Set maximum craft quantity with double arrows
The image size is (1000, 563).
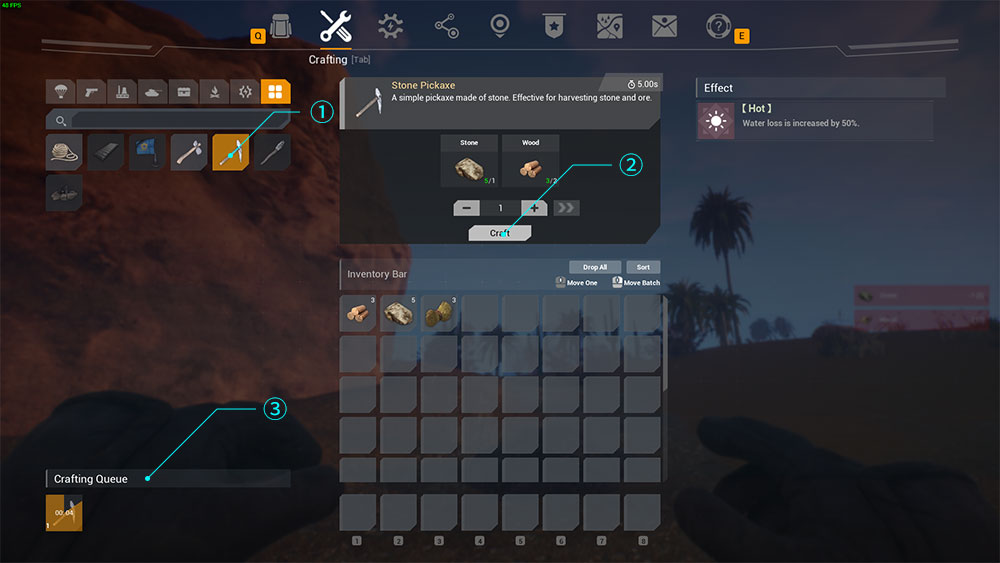point(566,208)
